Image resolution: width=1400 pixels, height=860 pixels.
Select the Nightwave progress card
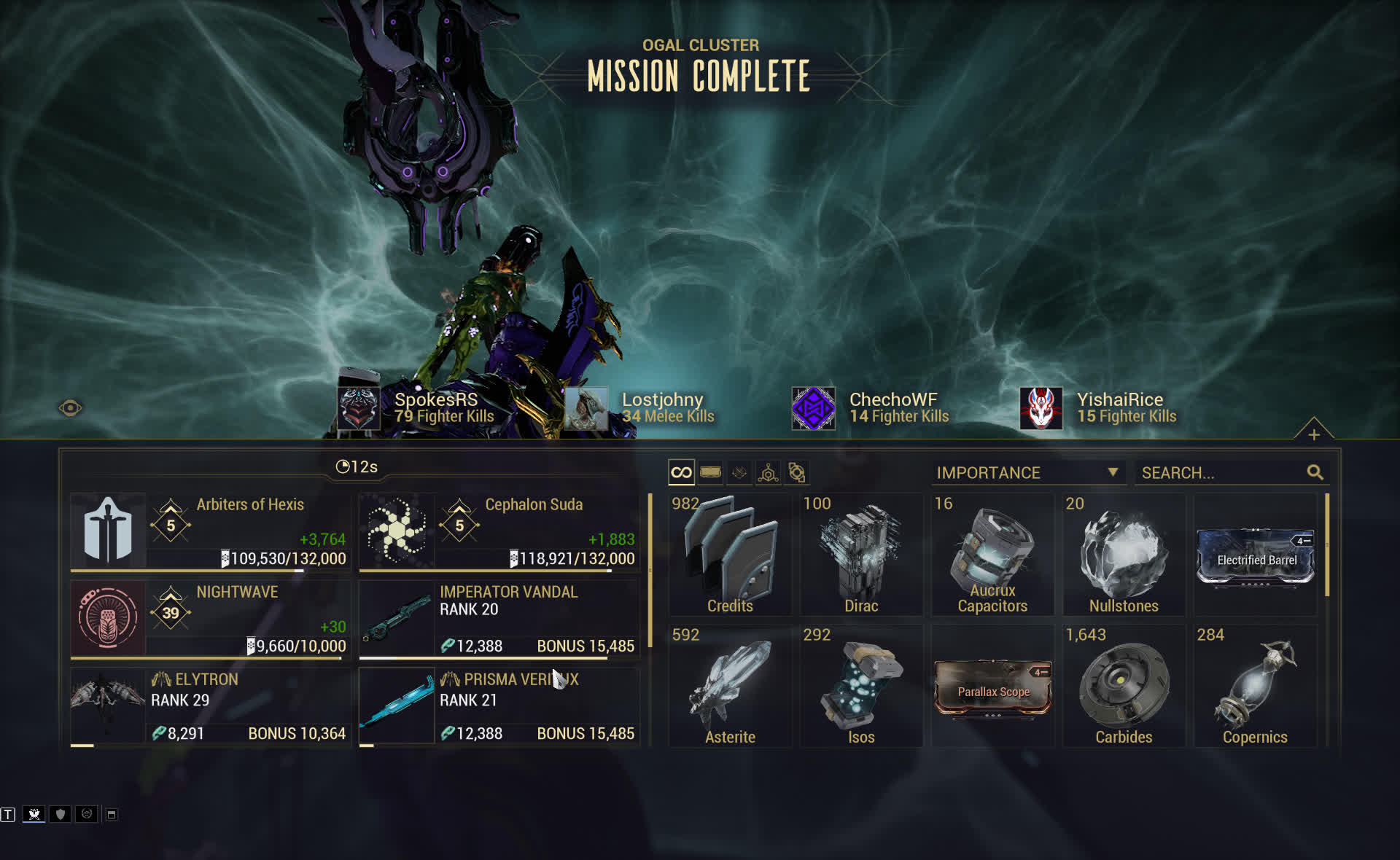(x=210, y=619)
